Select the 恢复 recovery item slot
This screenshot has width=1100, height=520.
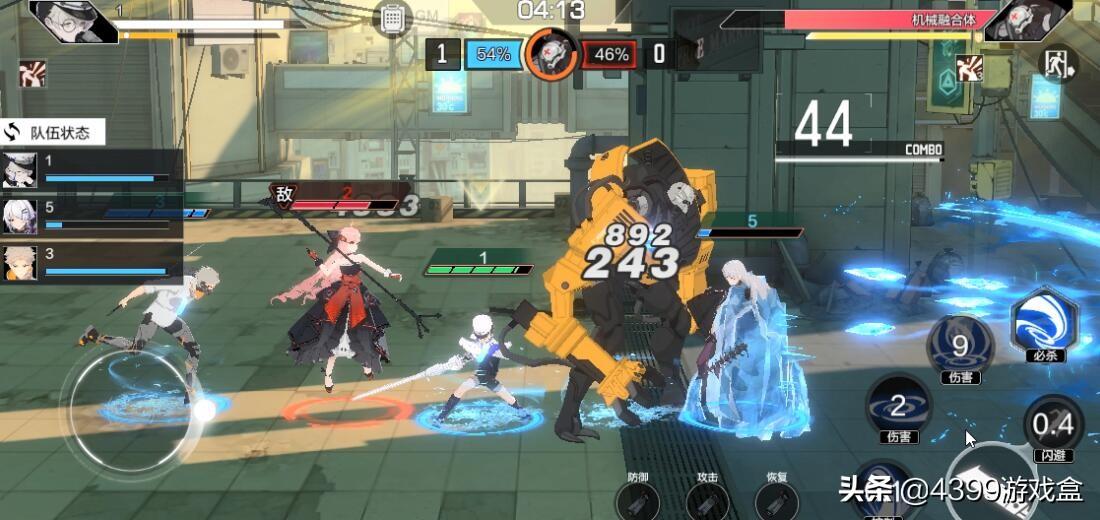coord(776,499)
